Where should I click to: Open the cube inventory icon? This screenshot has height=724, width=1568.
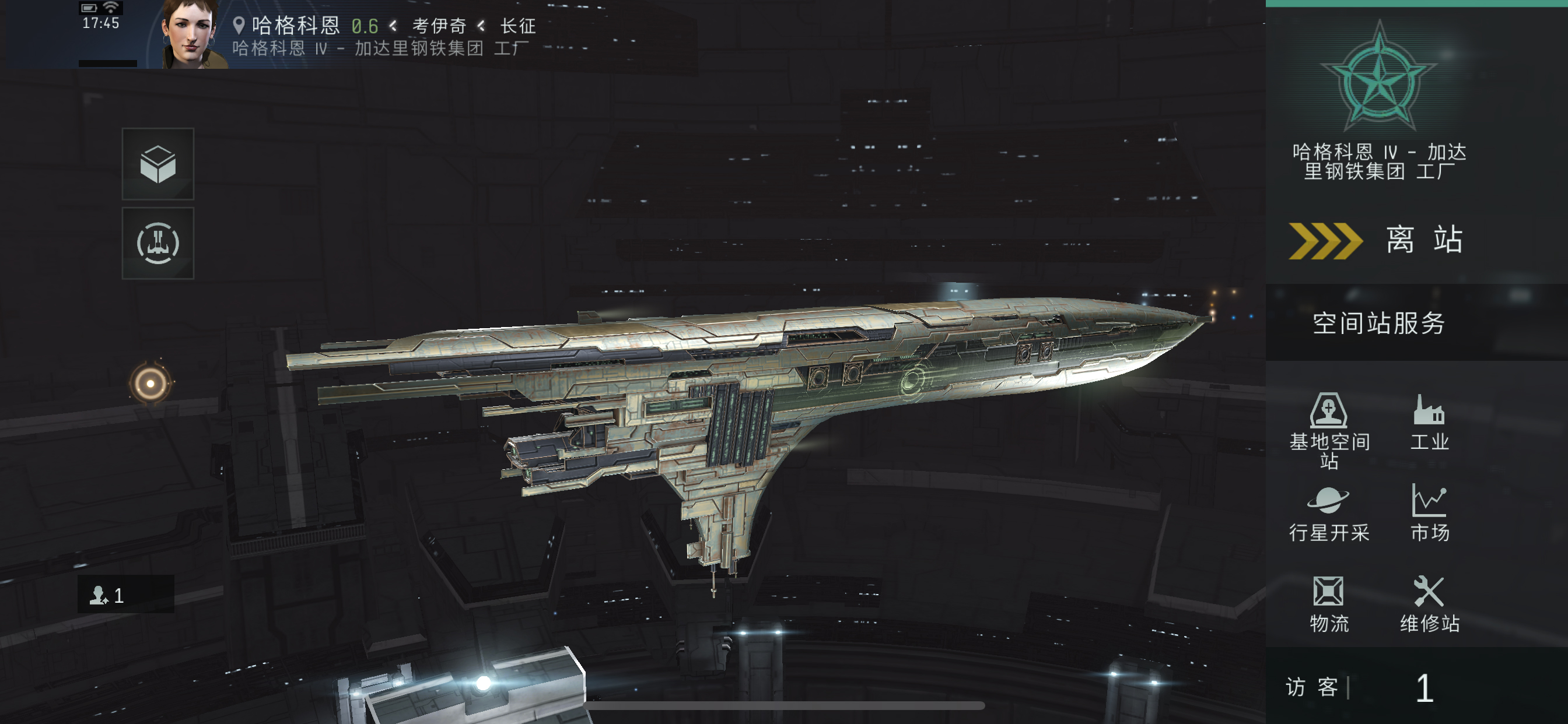[158, 164]
